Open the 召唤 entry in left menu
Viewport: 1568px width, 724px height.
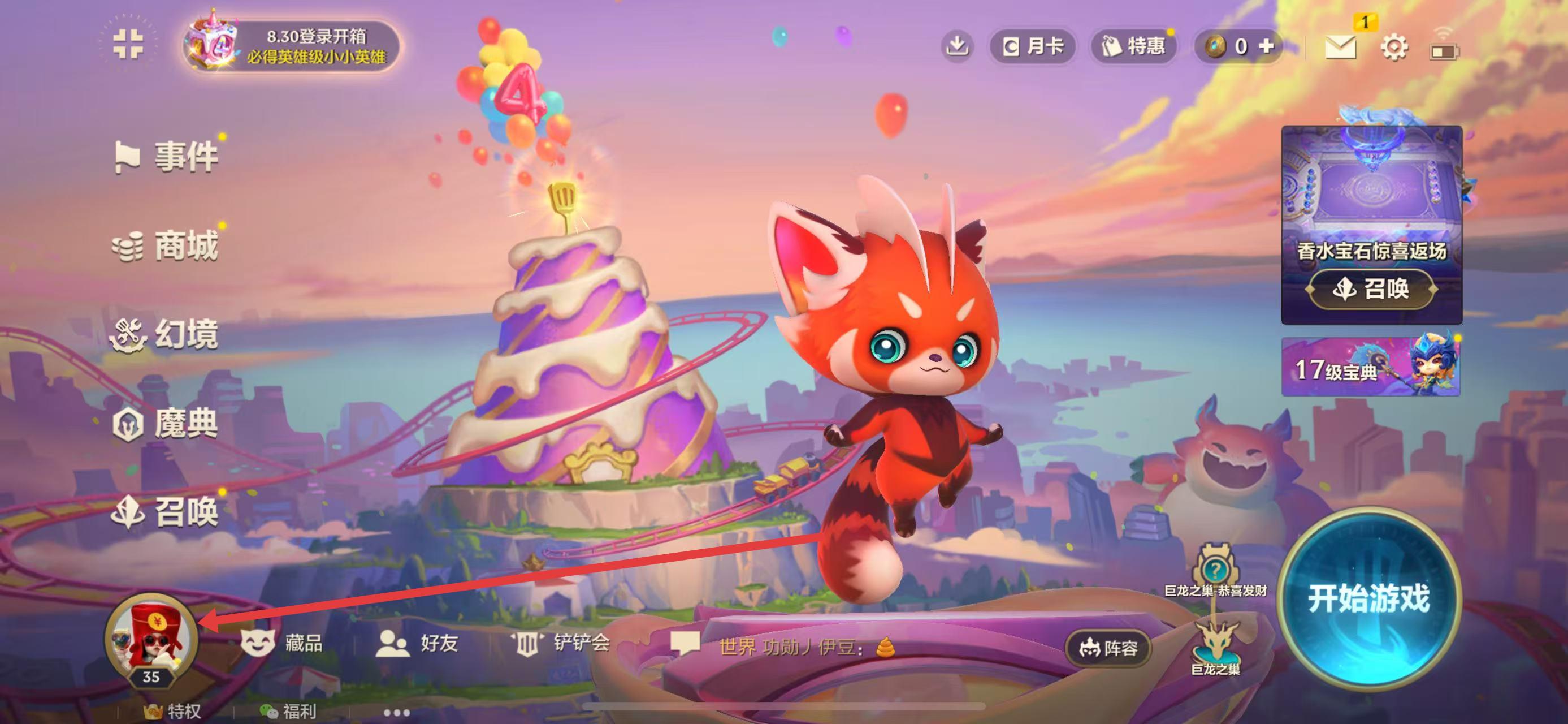pos(166,511)
